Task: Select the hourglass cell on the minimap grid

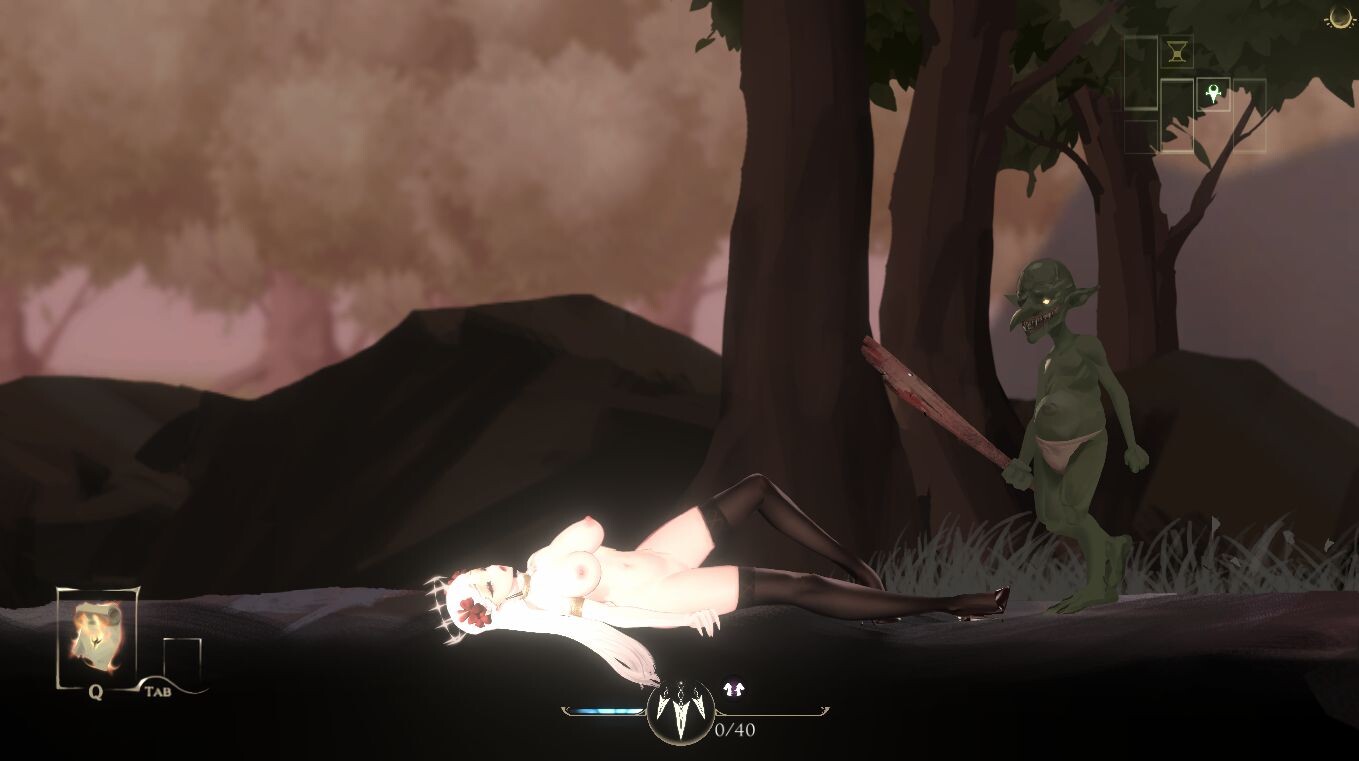Action: (x=1177, y=51)
